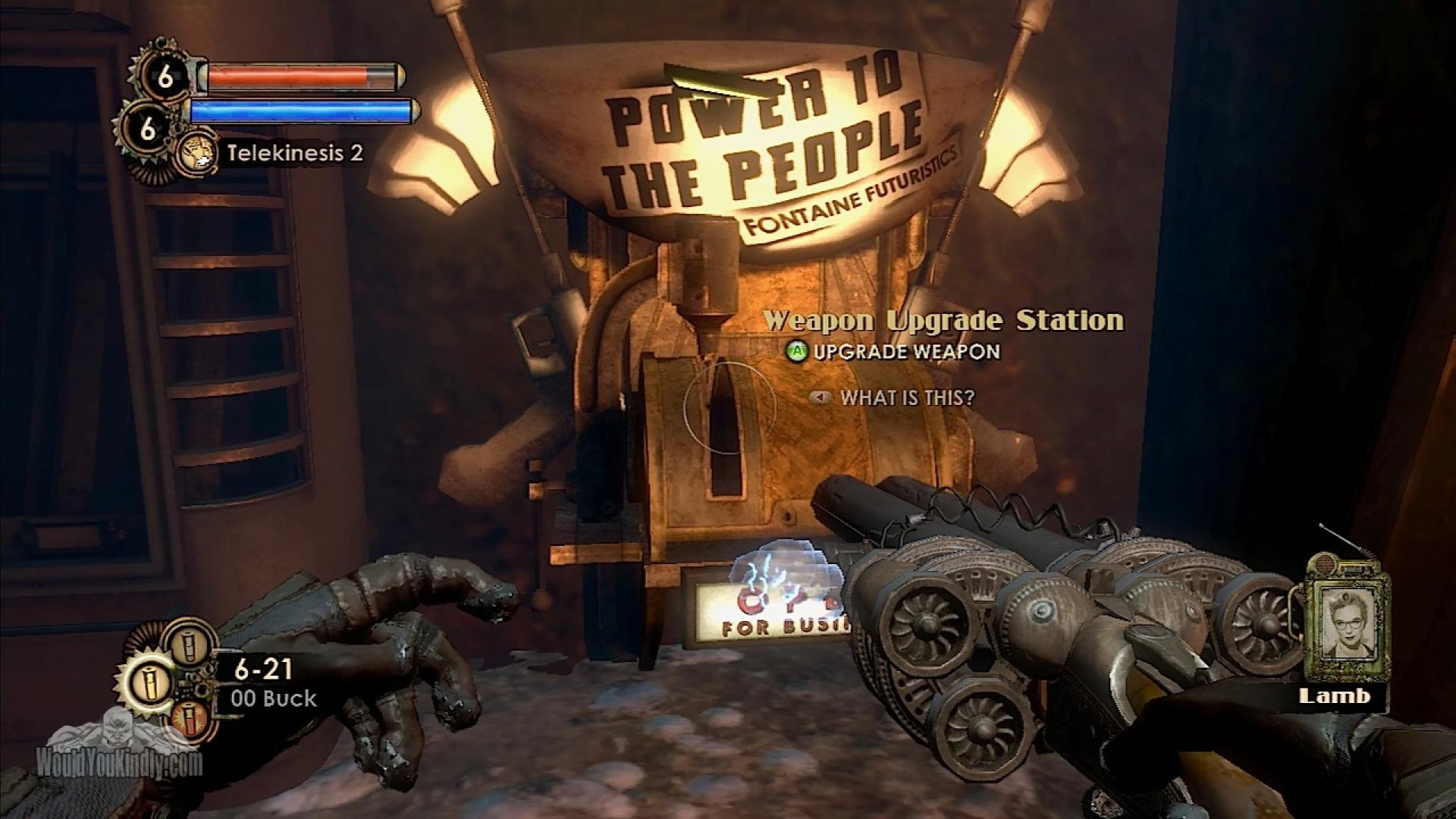1456x819 pixels.
Task: Select the Telekinesis 2 label text
Action: (x=290, y=155)
